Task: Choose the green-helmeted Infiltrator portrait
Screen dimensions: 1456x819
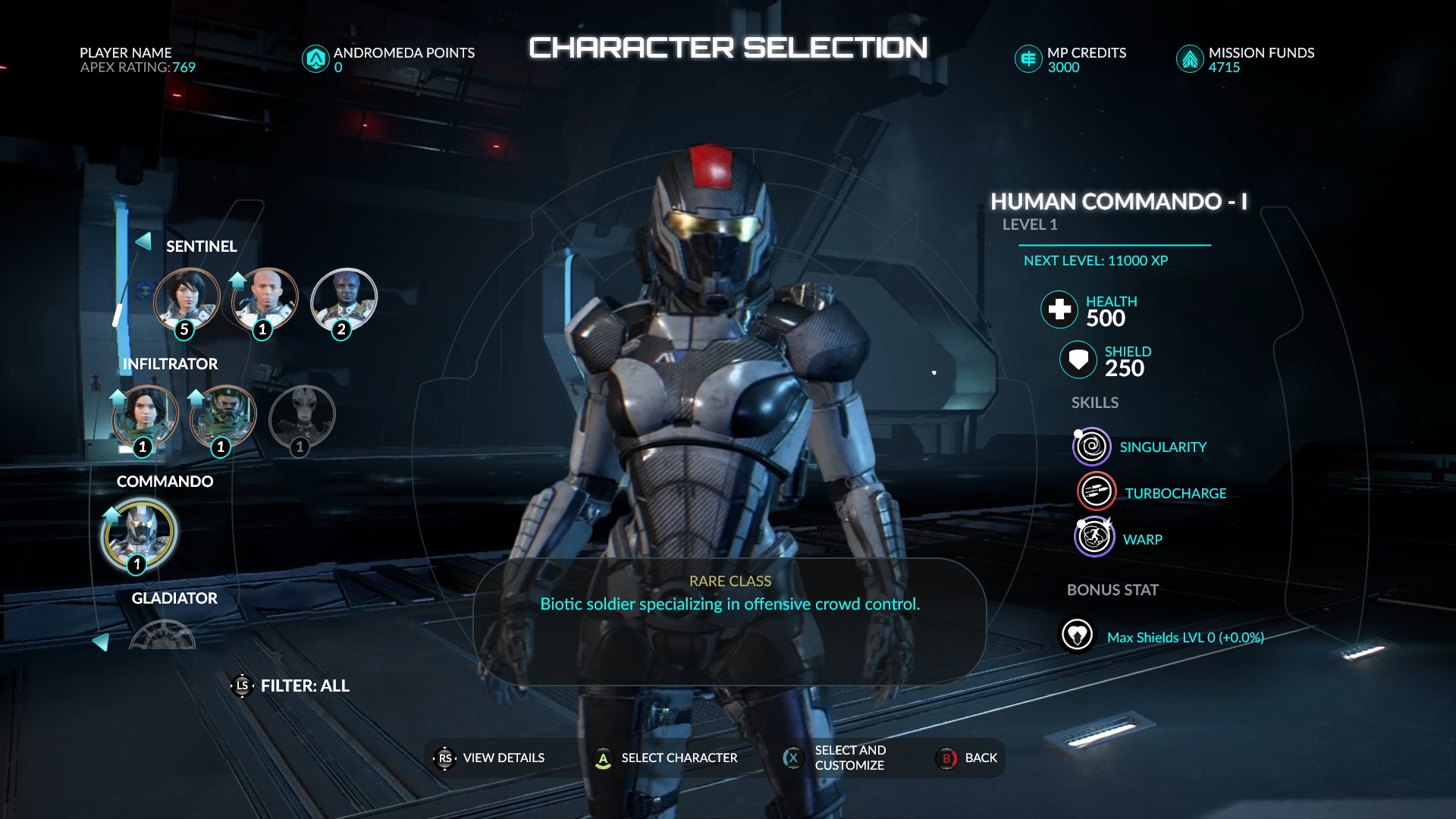Action: click(x=223, y=417)
